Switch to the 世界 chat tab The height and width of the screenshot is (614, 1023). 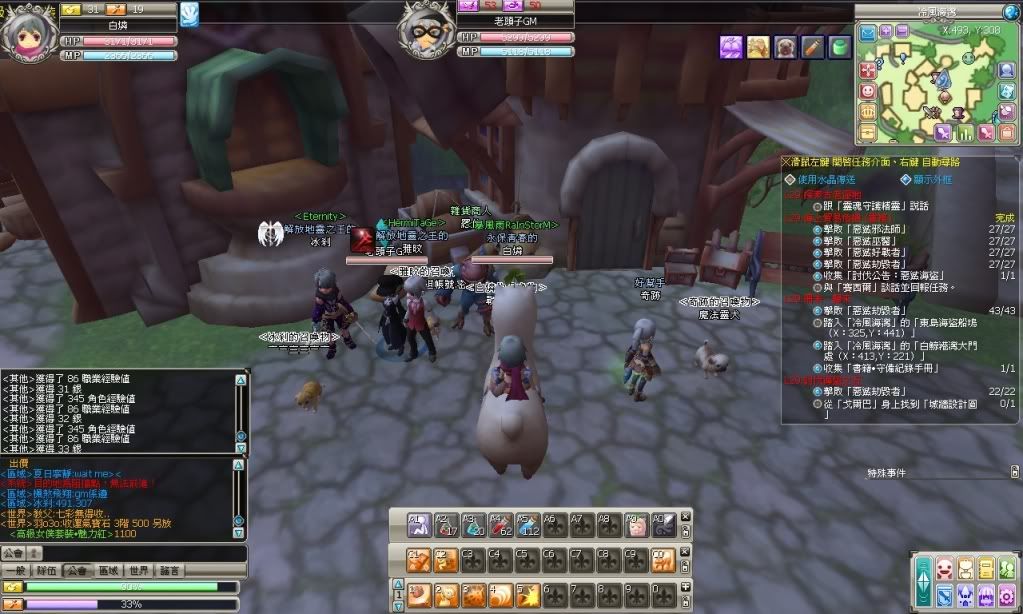(x=139, y=570)
